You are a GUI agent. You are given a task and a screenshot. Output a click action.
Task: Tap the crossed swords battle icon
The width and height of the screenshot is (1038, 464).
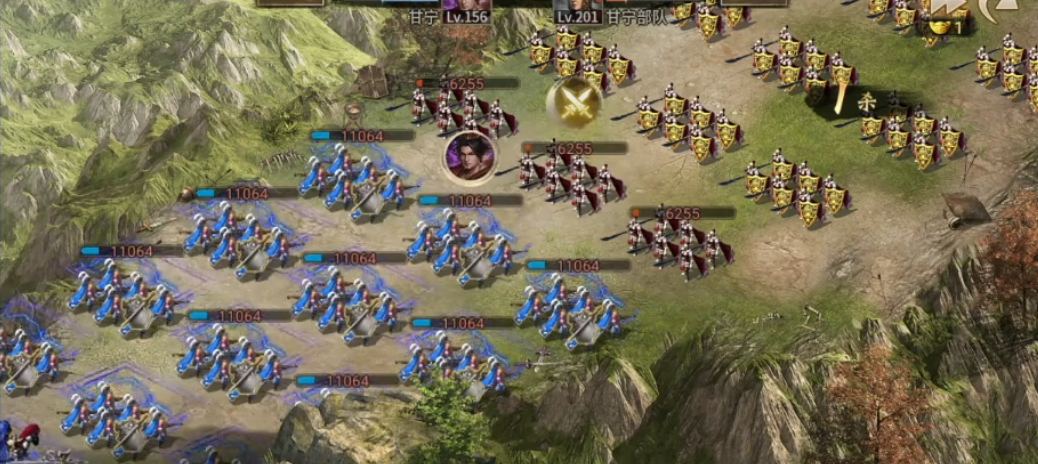click(x=574, y=101)
